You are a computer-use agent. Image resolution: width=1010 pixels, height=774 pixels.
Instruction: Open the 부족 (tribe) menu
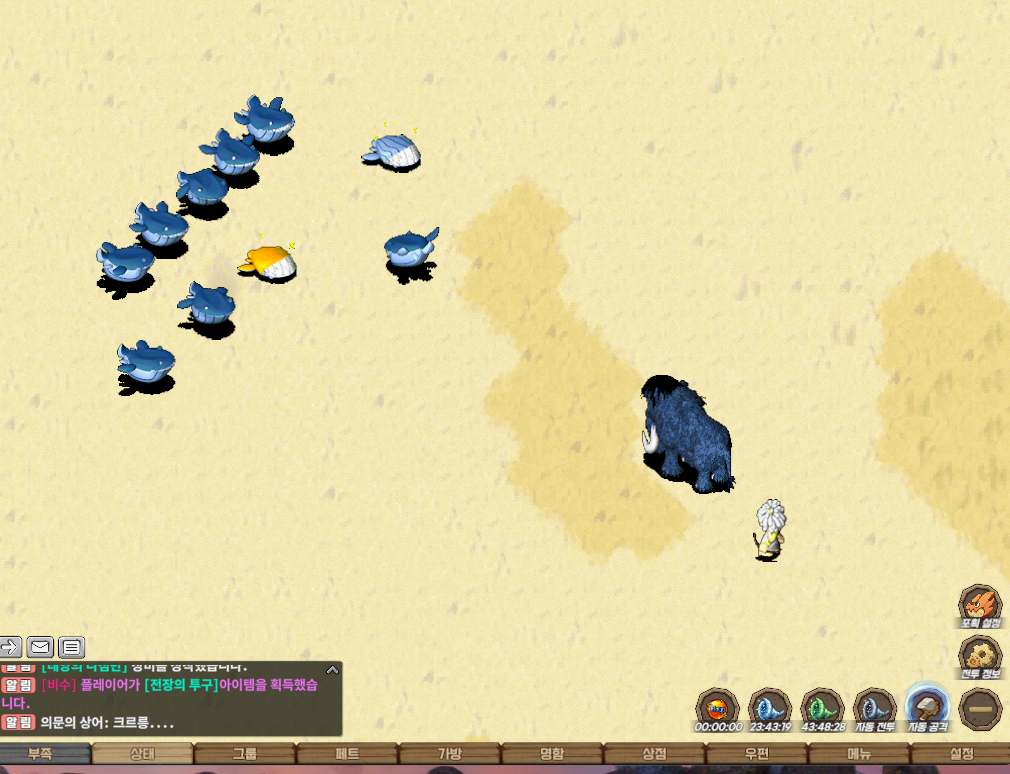[42, 753]
